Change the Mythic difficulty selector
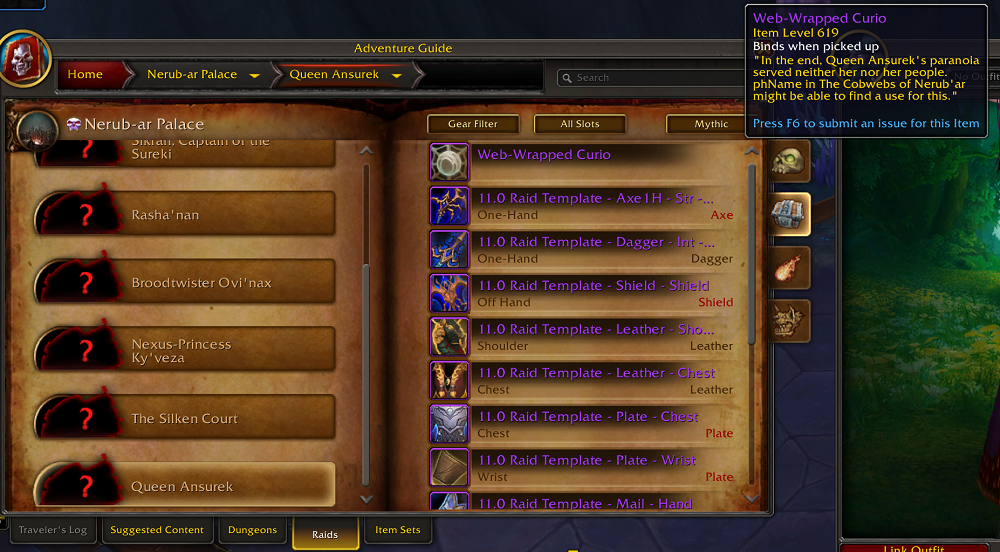Viewport: 1000px width, 552px height. tap(712, 124)
